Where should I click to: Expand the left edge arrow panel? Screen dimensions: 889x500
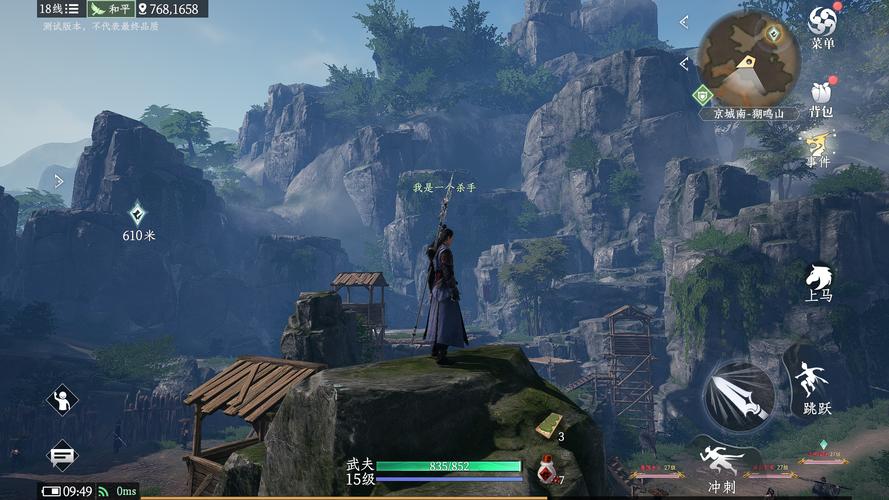point(58,181)
